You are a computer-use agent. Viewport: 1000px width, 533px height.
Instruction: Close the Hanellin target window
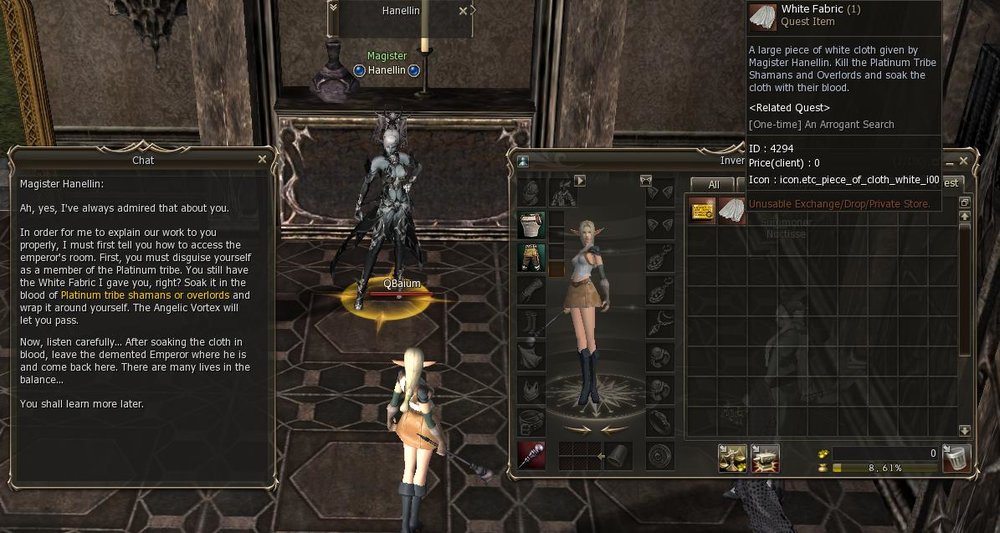[x=463, y=11]
